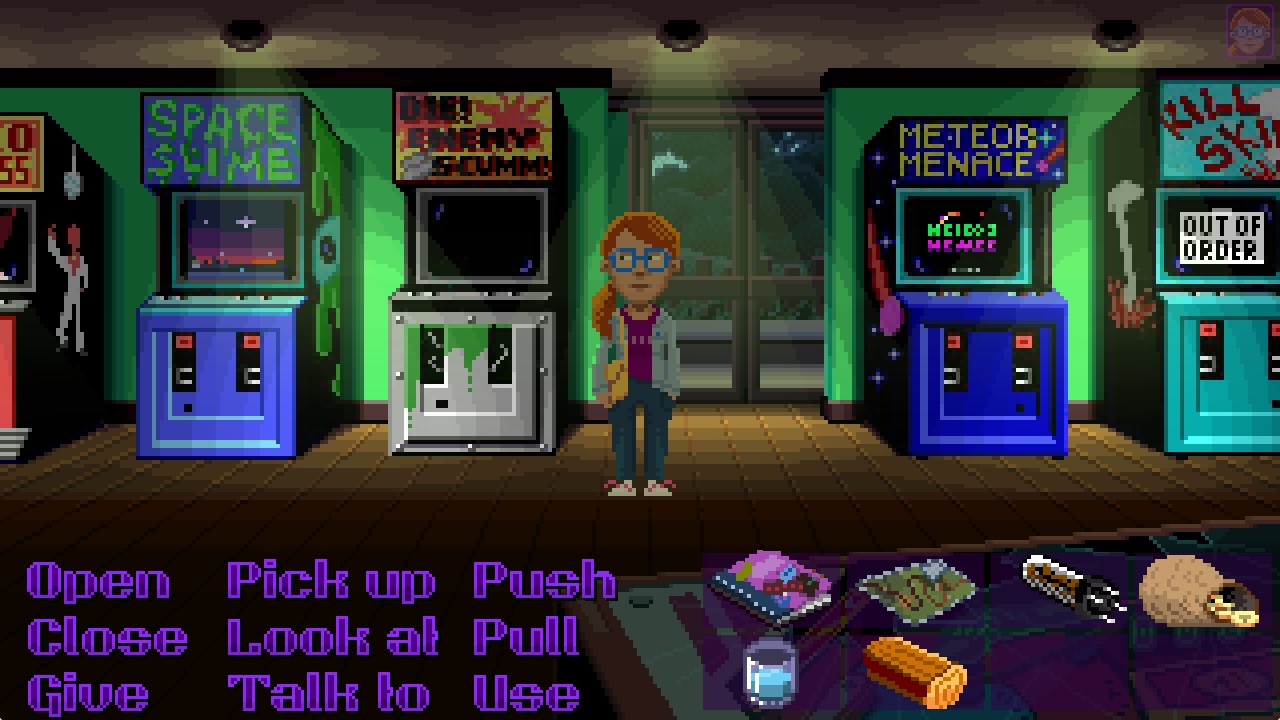Viewport: 1280px width, 720px height.
Task: Select the Pull verb
Action: [x=525, y=635]
